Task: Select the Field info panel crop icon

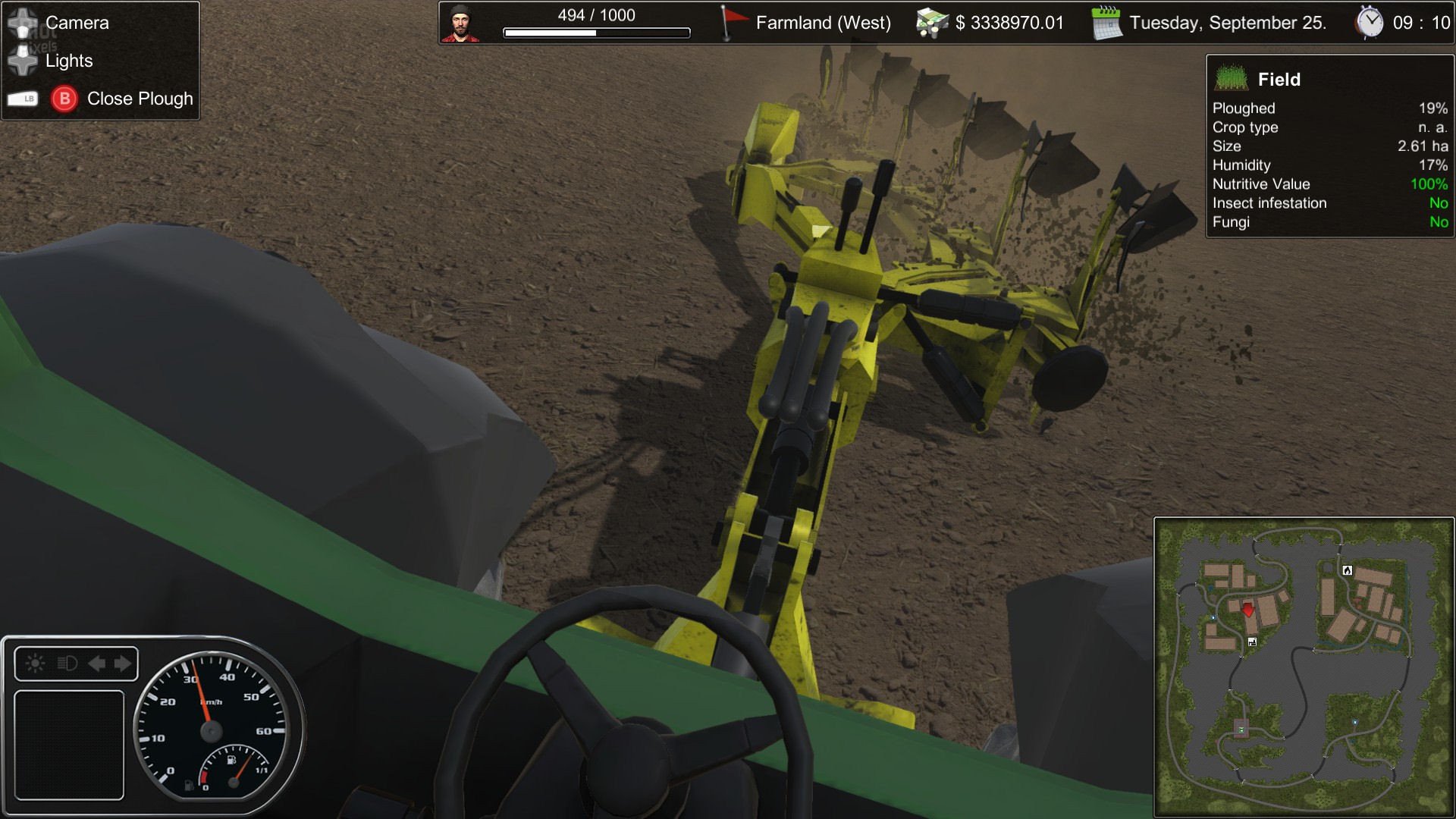Action: coord(1231,79)
